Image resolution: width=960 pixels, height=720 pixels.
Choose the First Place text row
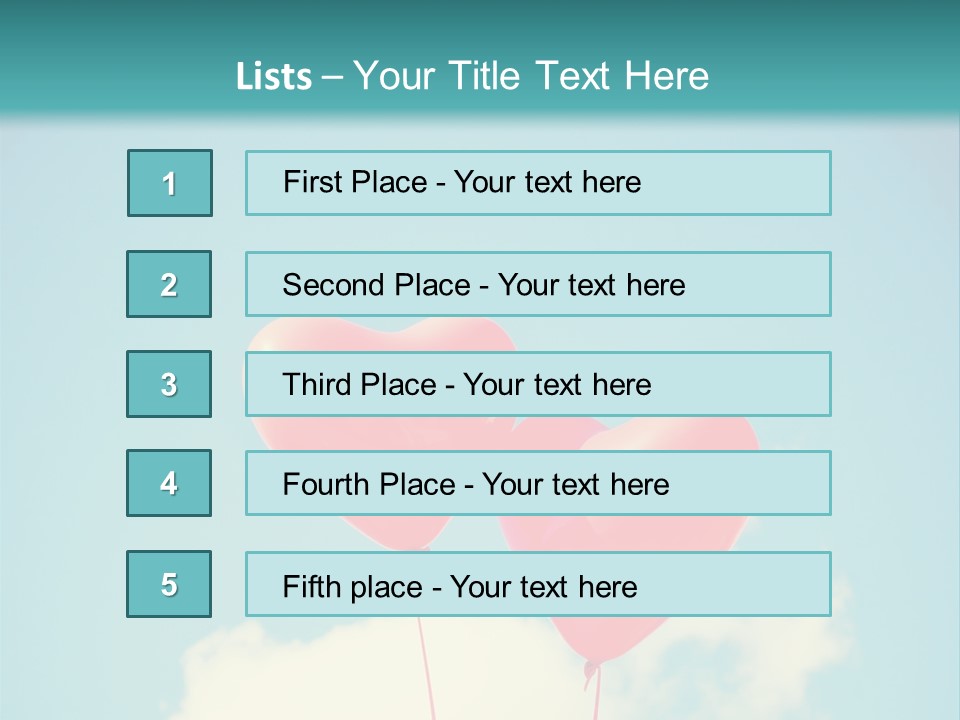click(x=538, y=183)
